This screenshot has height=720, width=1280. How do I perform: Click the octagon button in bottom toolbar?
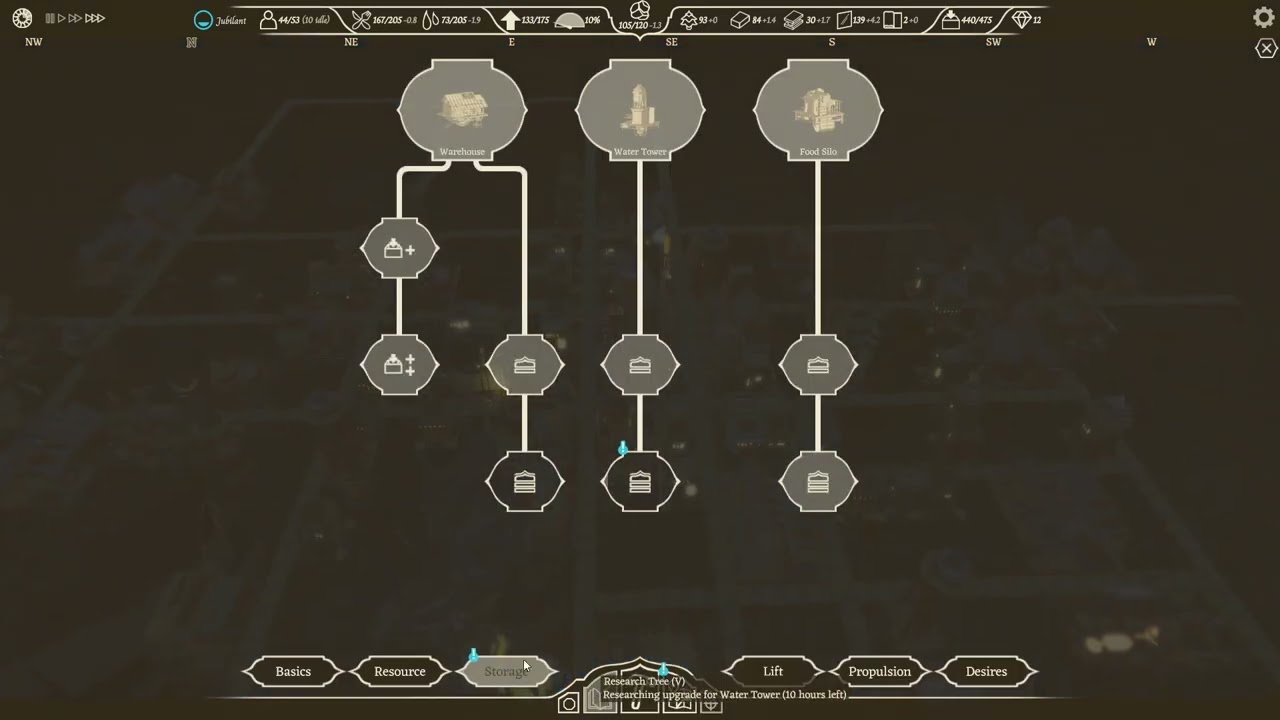click(568, 704)
